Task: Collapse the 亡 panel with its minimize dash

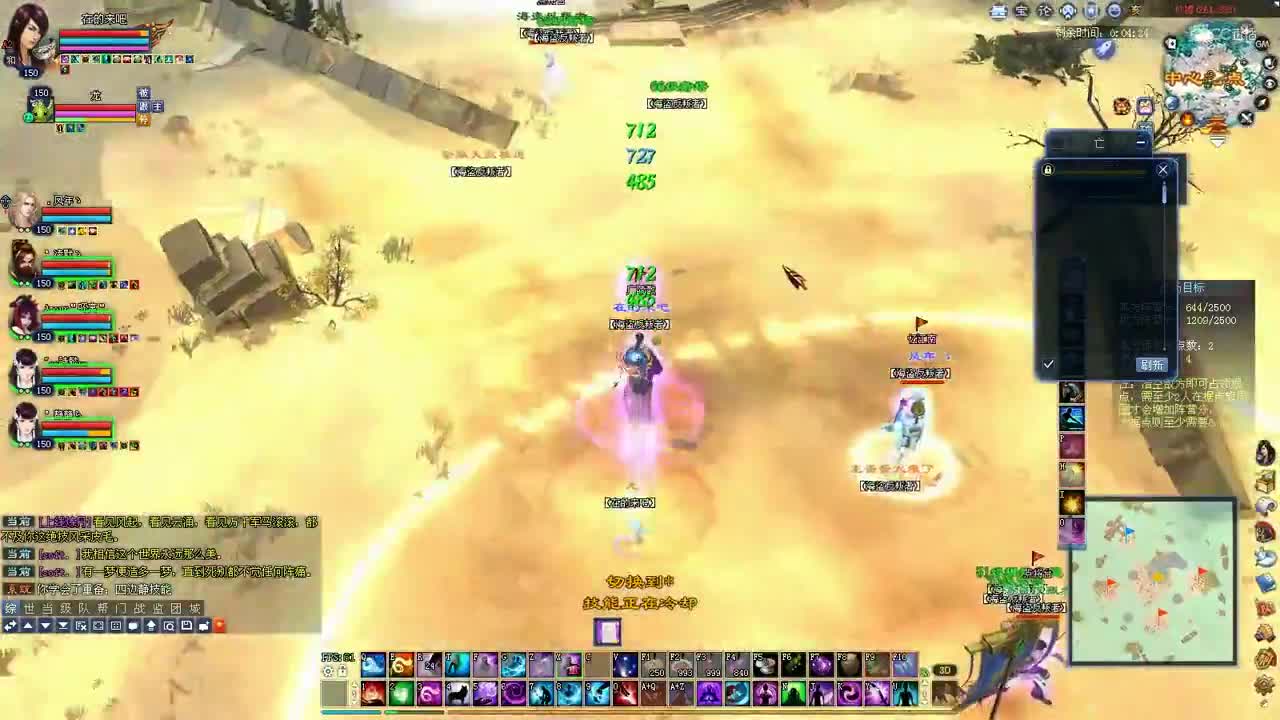Action: point(1141,142)
